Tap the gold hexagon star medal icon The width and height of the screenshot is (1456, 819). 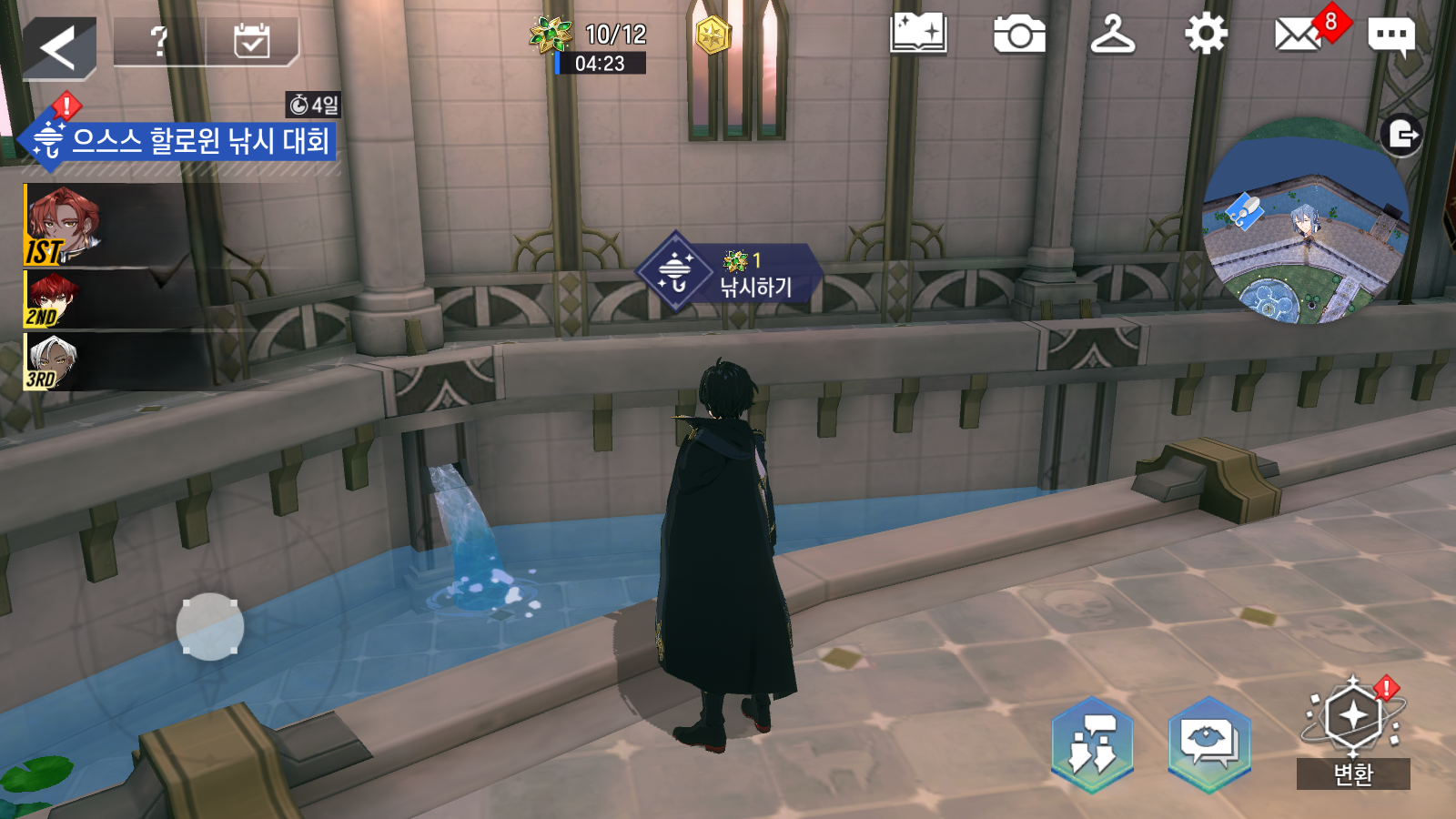(x=713, y=36)
